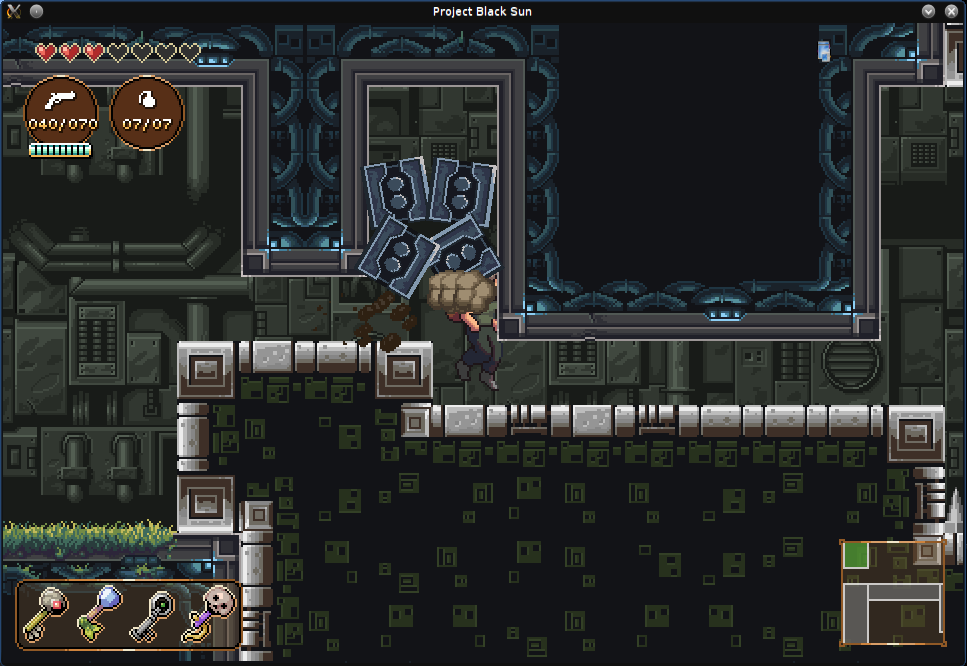Pick the gray key with green gem

[152, 613]
